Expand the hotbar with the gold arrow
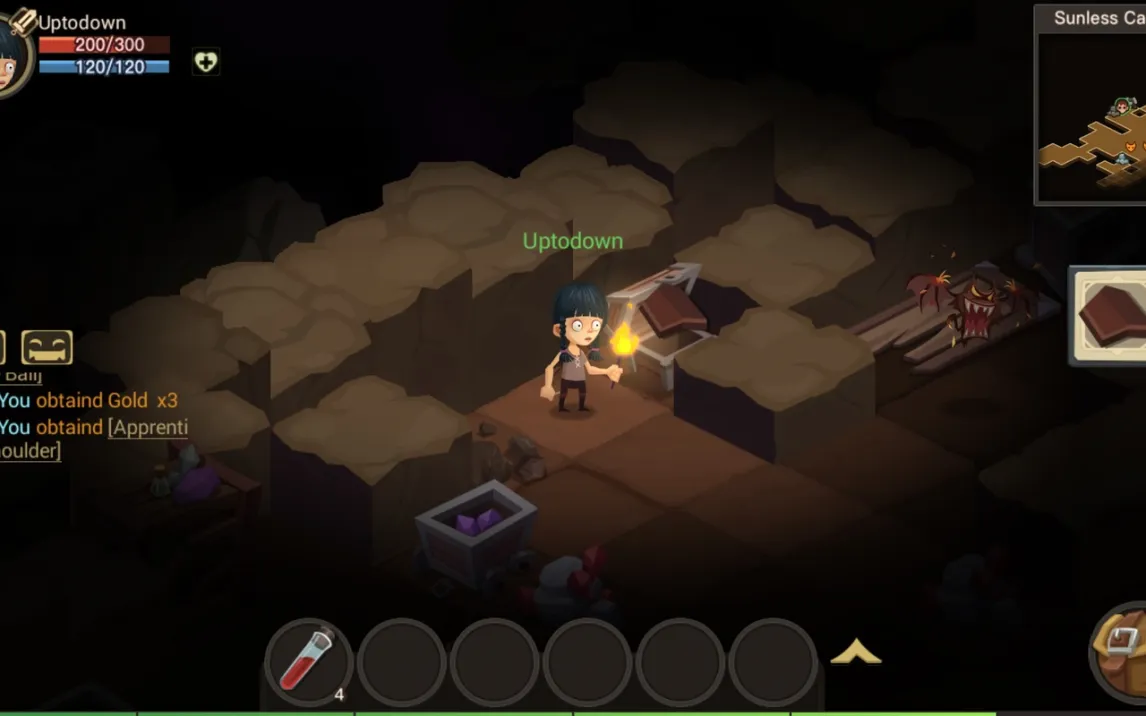Screen dimensions: 1146x716 coord(856,653)
